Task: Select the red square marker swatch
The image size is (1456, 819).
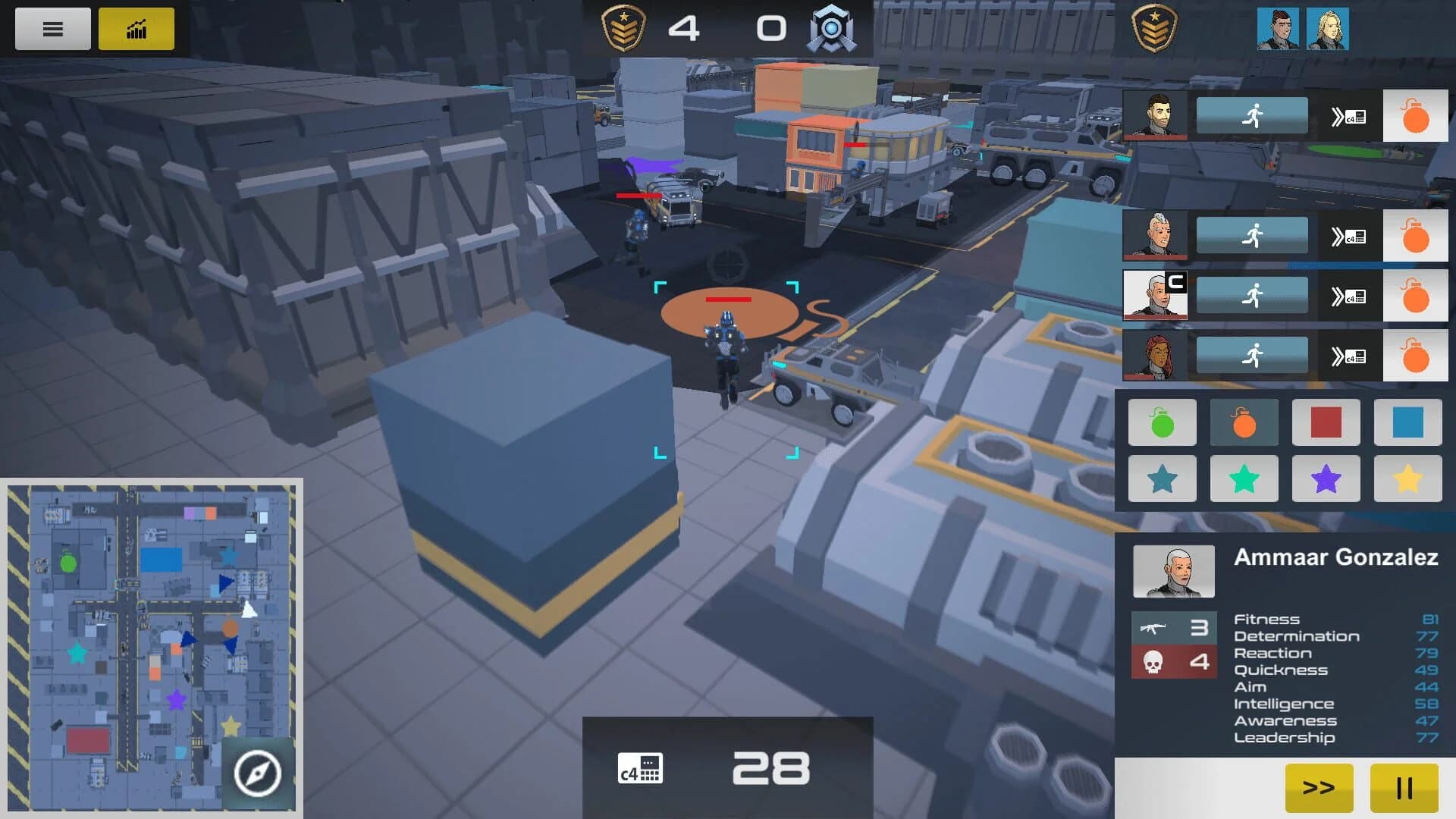Action: 1326,422
